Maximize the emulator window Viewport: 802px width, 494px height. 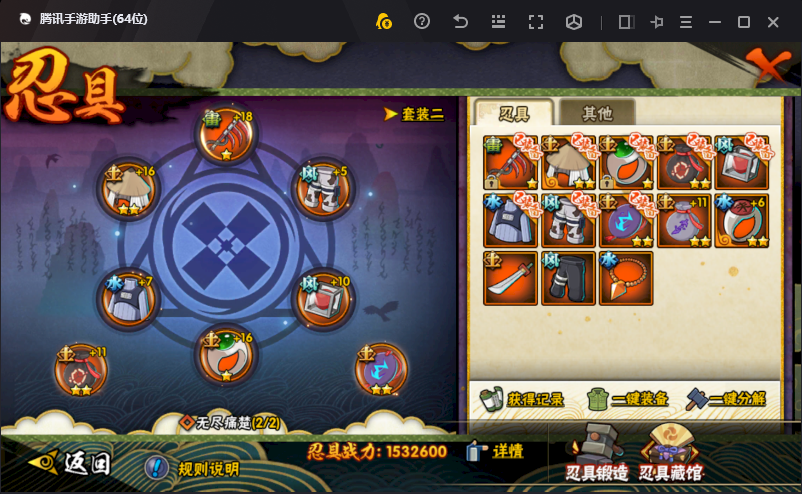click(743, 22)
